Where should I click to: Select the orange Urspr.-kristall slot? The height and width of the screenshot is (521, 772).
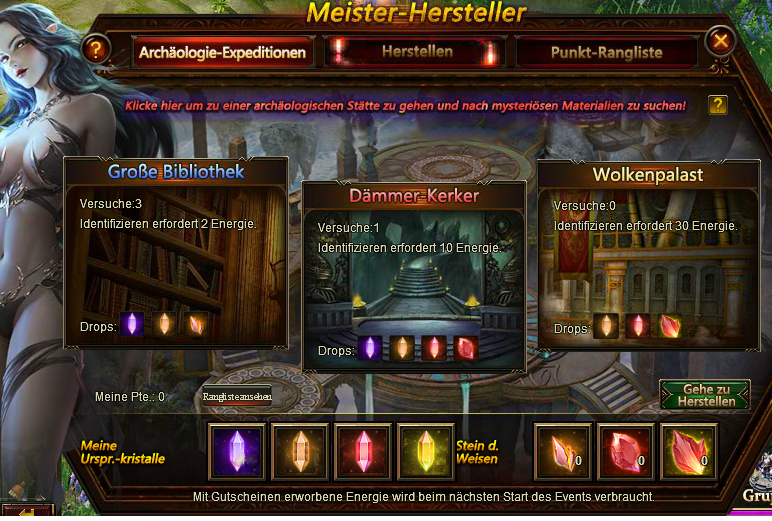(300, 451)
